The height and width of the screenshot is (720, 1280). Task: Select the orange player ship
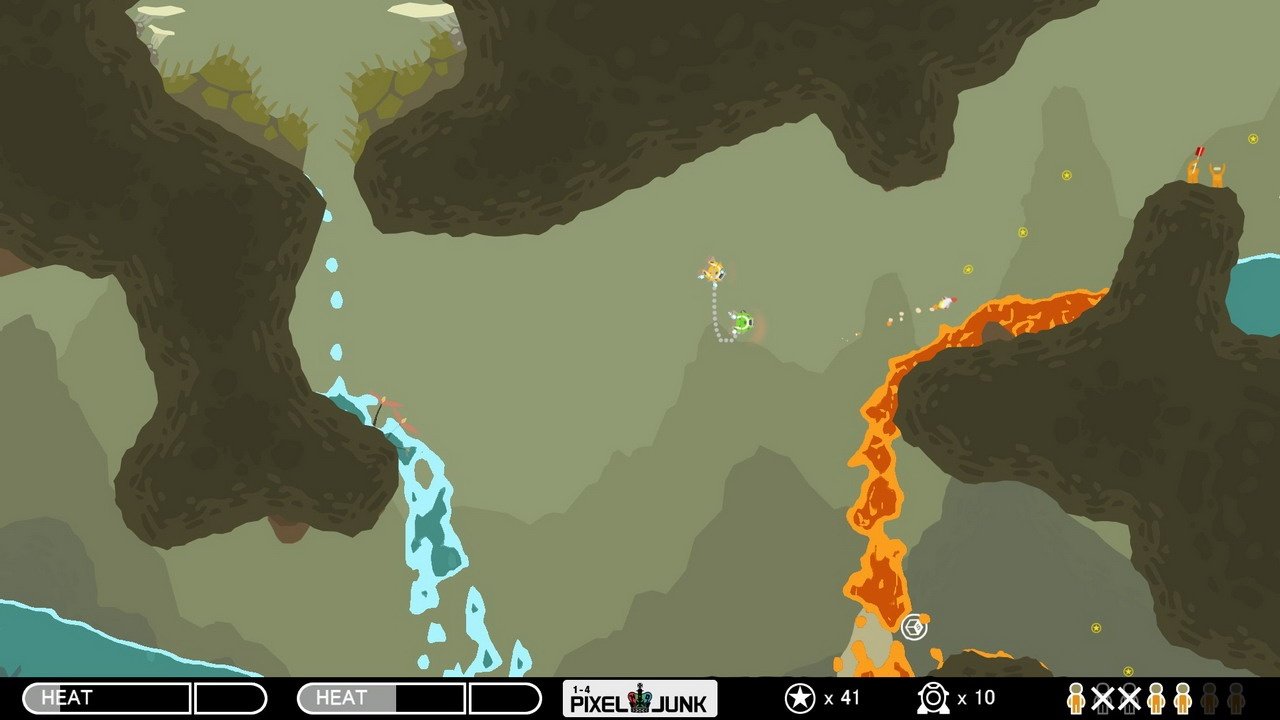tap(712, 270)
